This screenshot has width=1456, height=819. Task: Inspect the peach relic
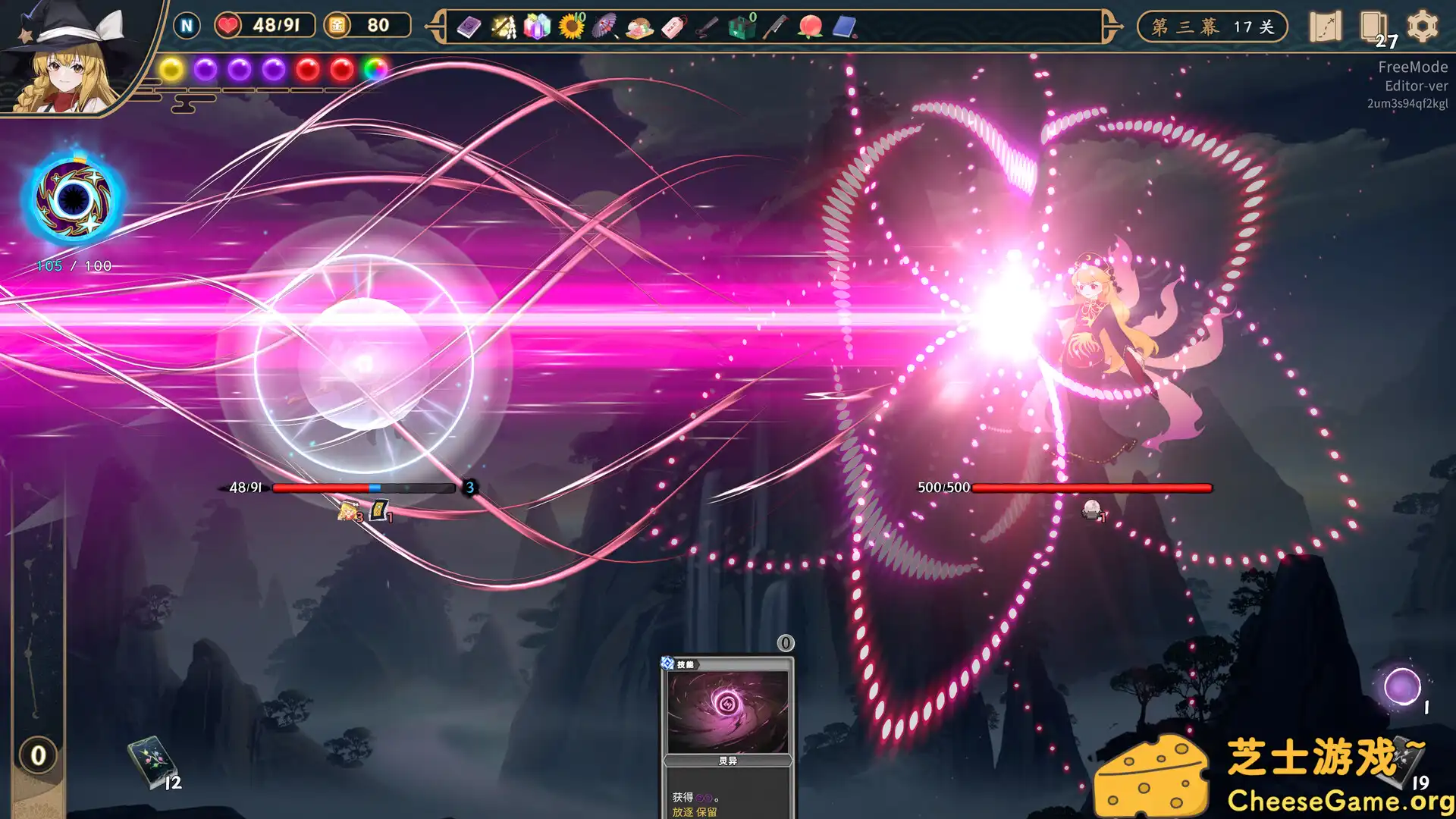(810, 27)
